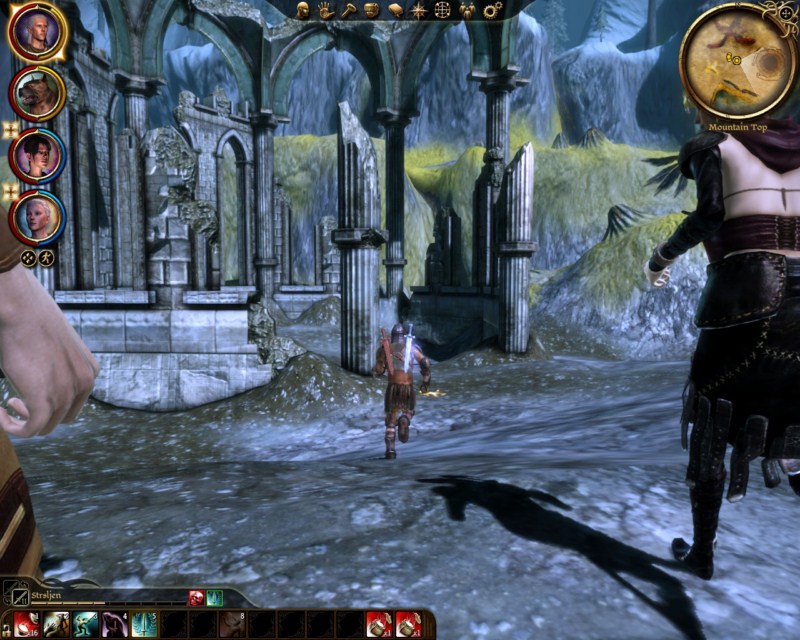Image resolution: width=800 pixels, height=640 pixels.
Task: Select the mabari dog portrait
Action: tap(37, 93)
